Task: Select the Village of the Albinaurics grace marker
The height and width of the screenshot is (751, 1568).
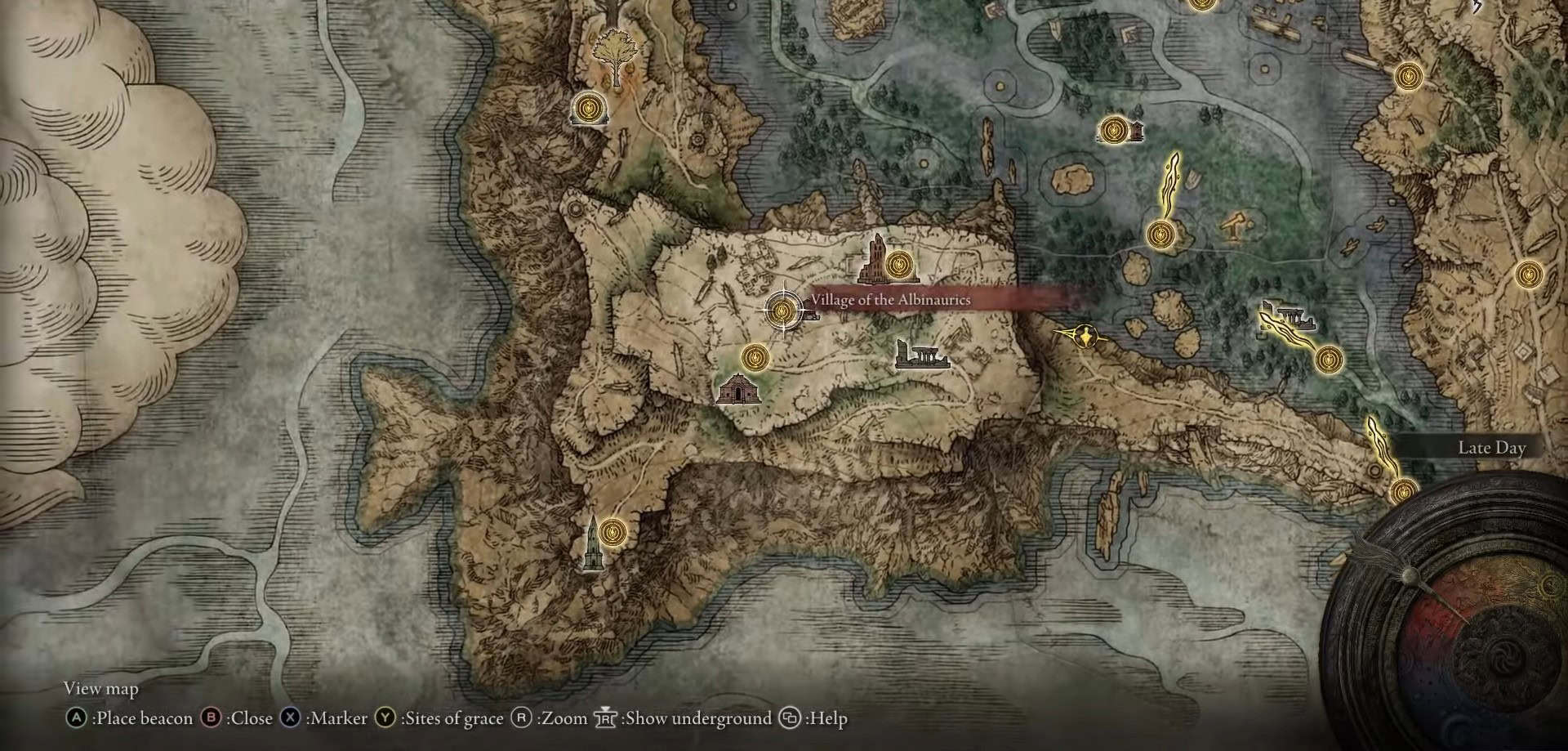Action: pyautogui.click(x=782, y=310)
